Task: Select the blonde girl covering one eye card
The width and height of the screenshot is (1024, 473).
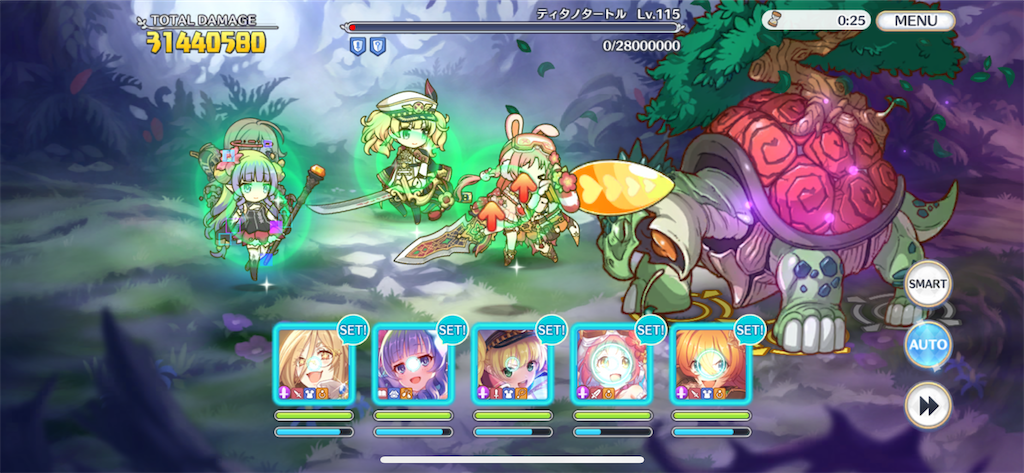Action: [313, 363]
